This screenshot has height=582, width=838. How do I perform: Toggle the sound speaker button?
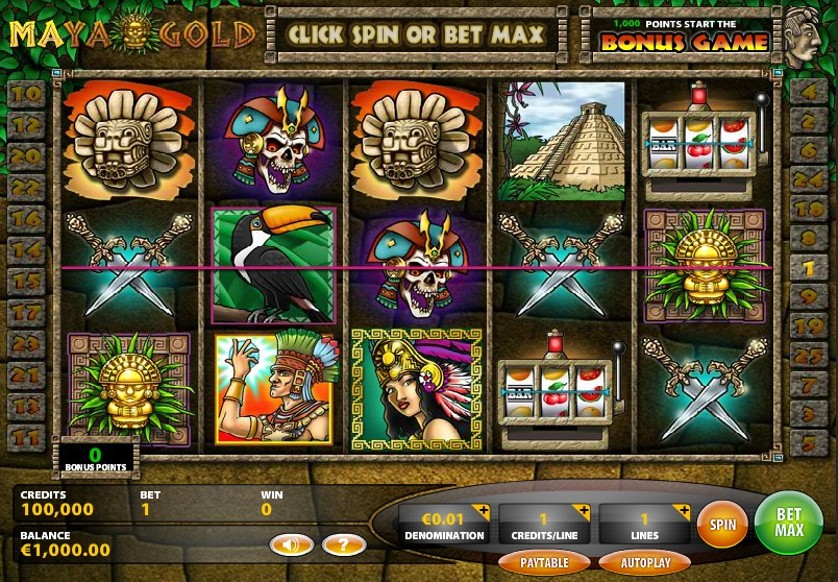coord(292,545)
